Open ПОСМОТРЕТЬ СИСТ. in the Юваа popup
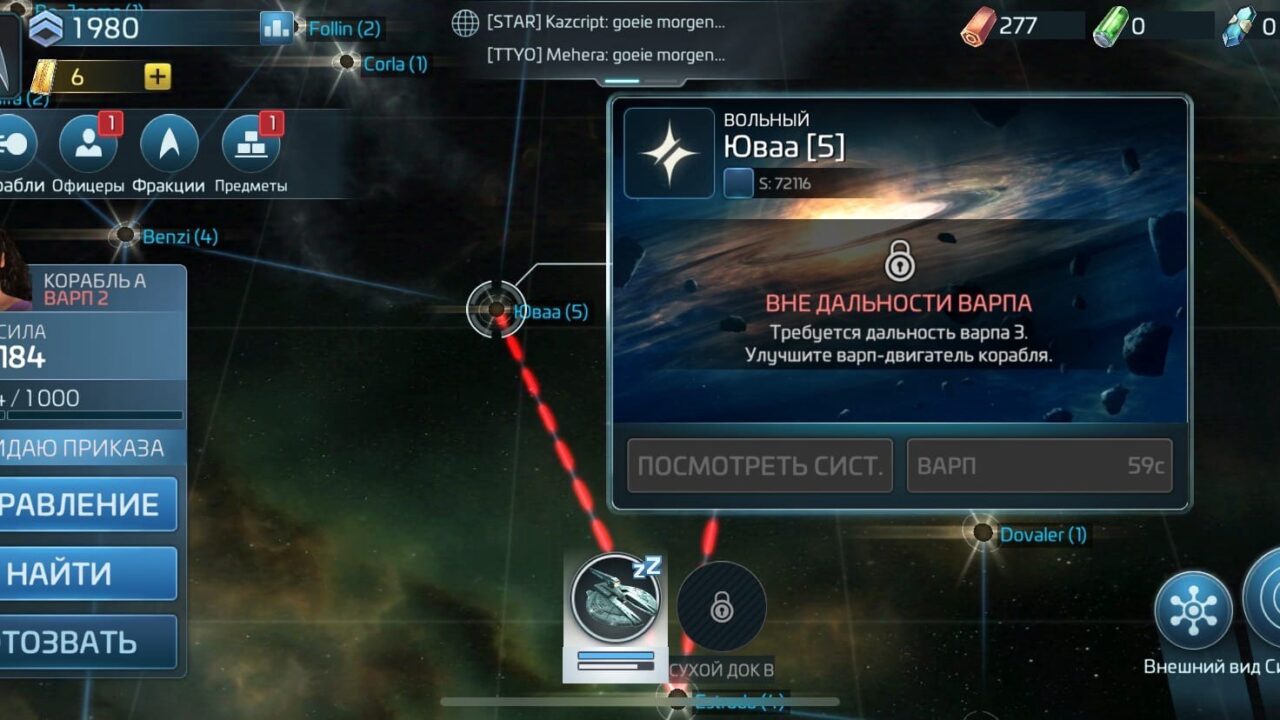This screenshot has height=720, width=1280. (759, 464)
